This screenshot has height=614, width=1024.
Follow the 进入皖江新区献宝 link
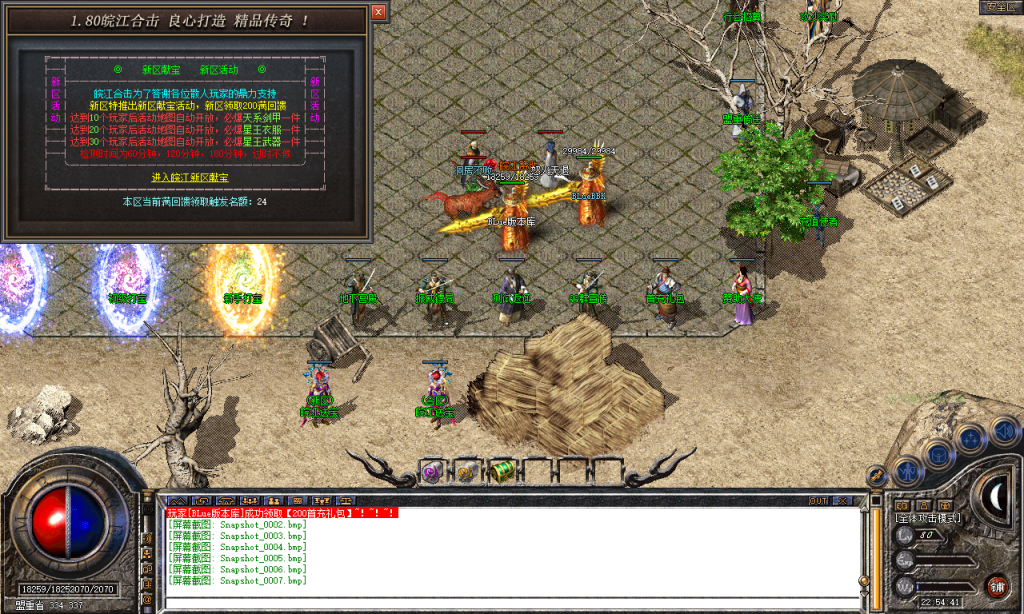[190, 177]
